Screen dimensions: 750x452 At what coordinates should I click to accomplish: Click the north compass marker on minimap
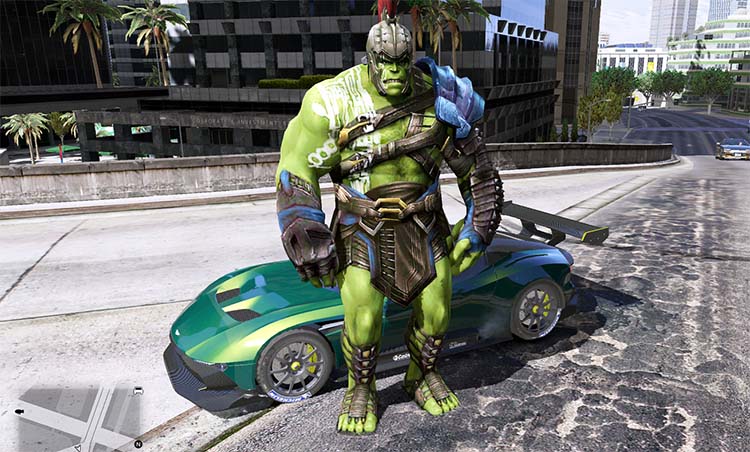click(x=137, y=442)
